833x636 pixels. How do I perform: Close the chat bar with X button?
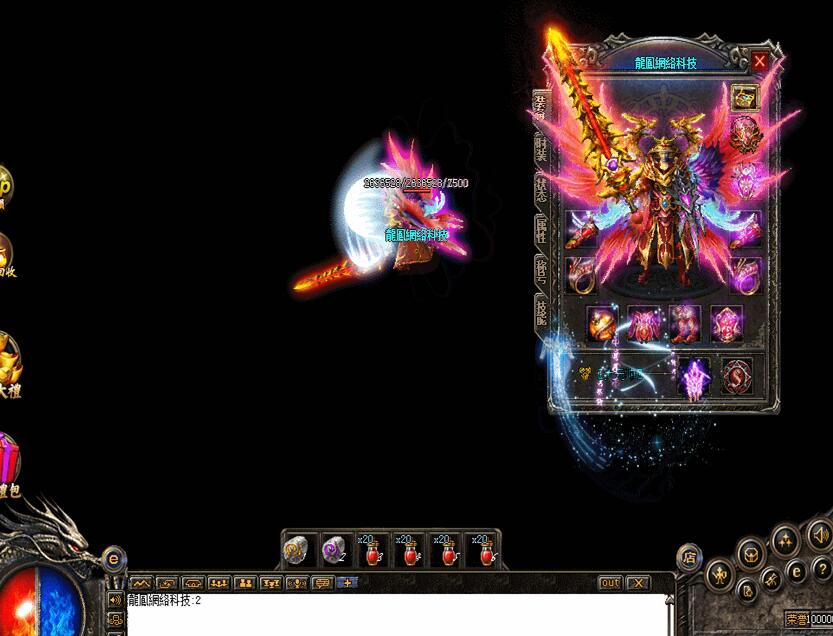click(x=637, y=583)
